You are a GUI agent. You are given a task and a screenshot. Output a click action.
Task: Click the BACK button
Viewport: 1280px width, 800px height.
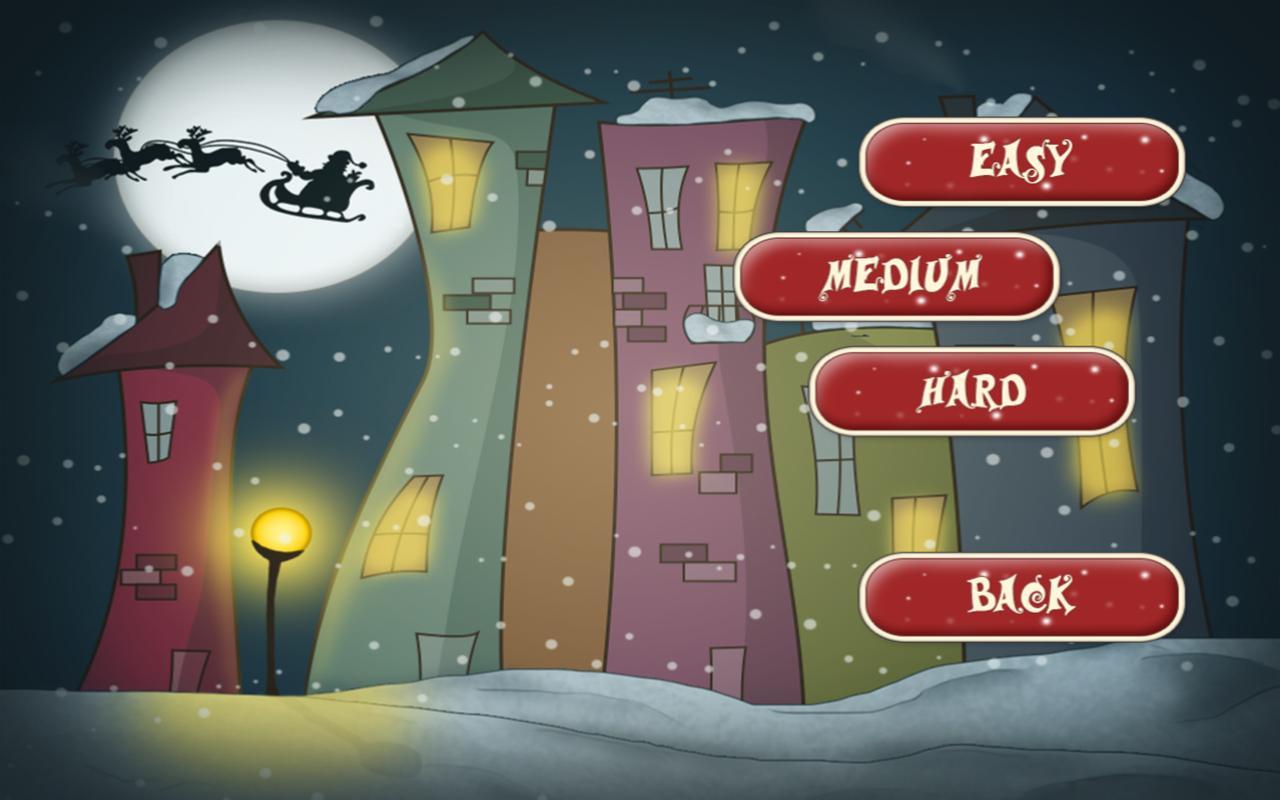point(1020,597)
